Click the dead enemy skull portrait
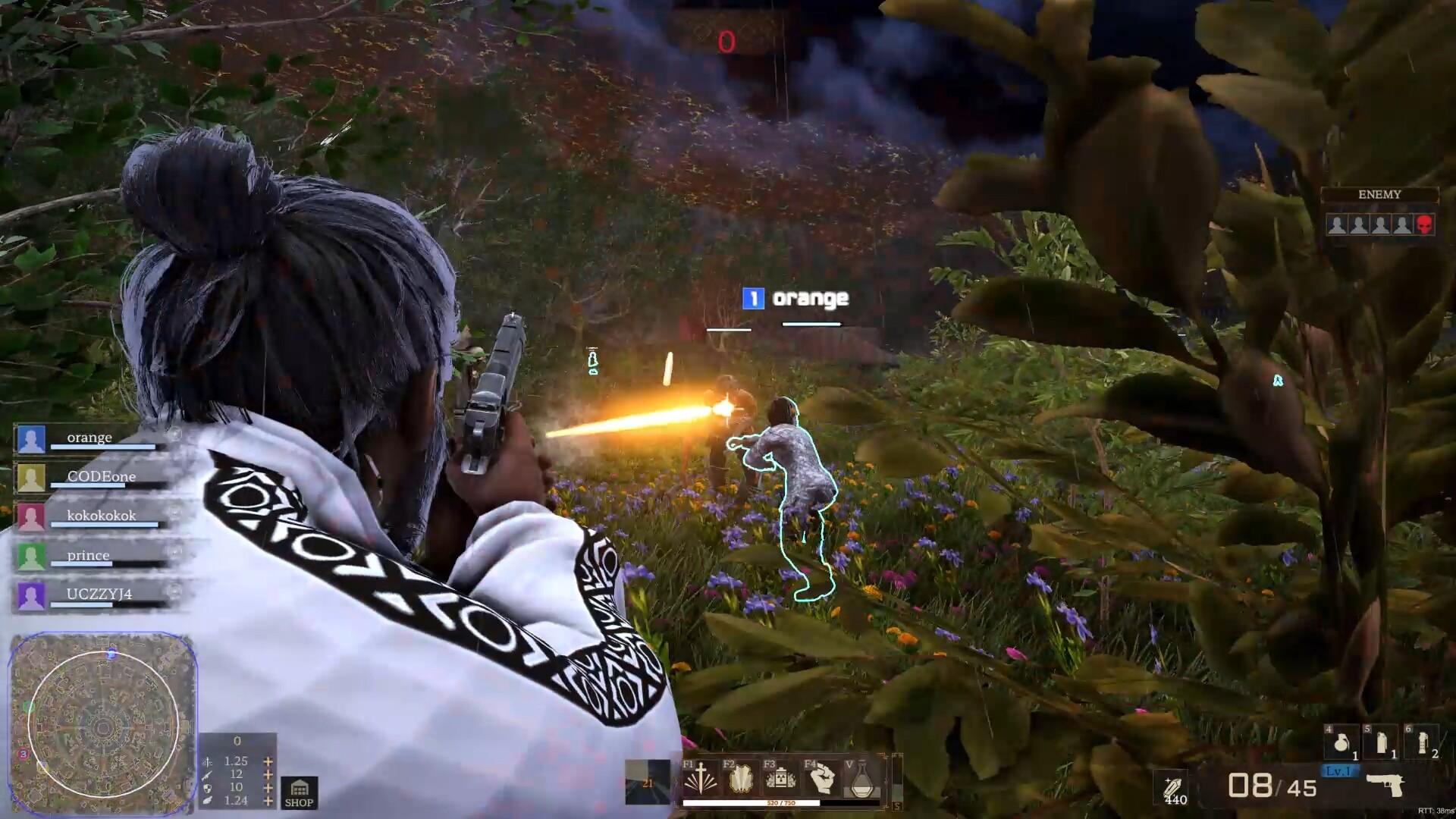 pos(1424,224)
